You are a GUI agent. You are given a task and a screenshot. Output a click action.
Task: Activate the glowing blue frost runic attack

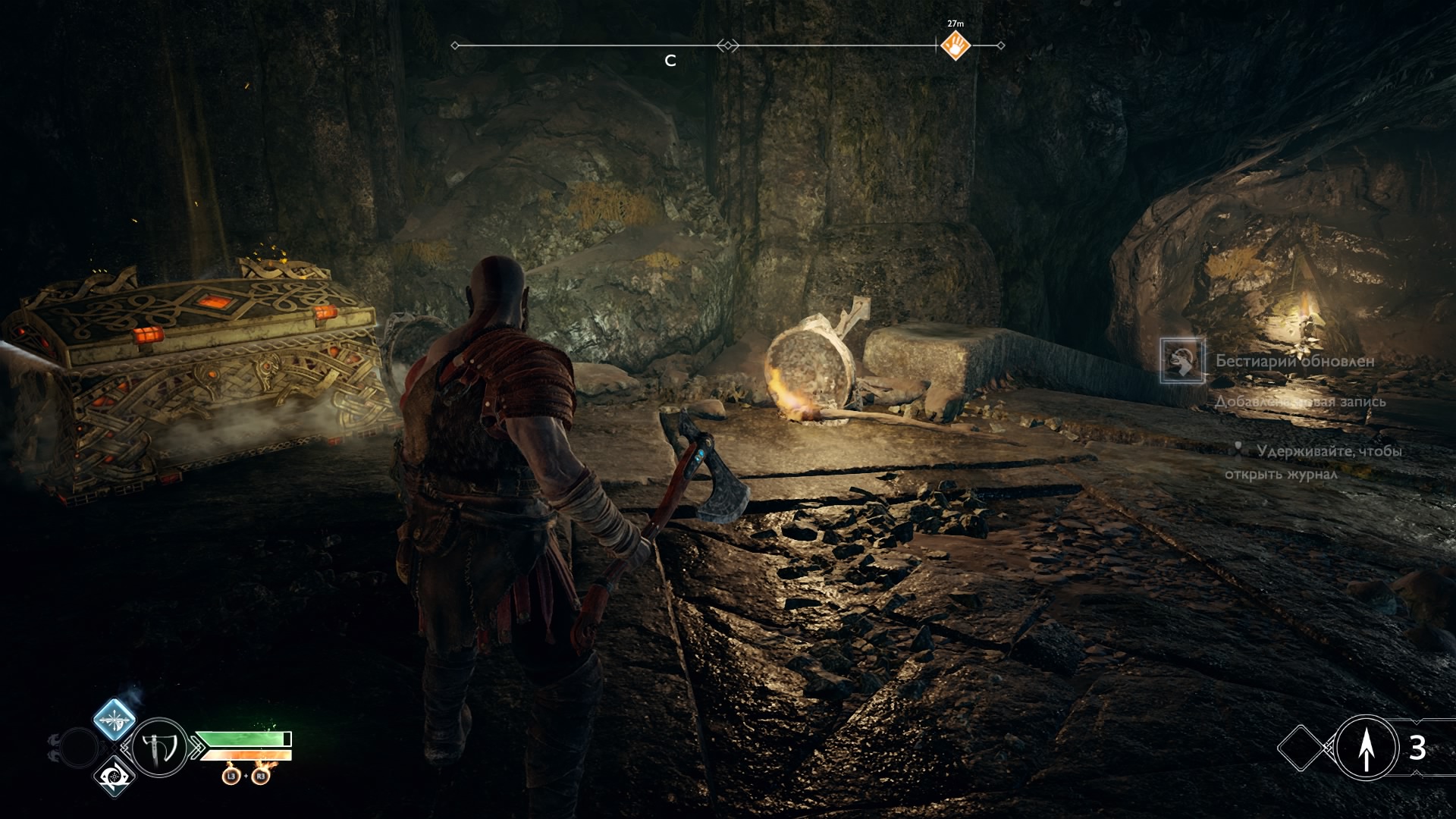coord(115,719)
